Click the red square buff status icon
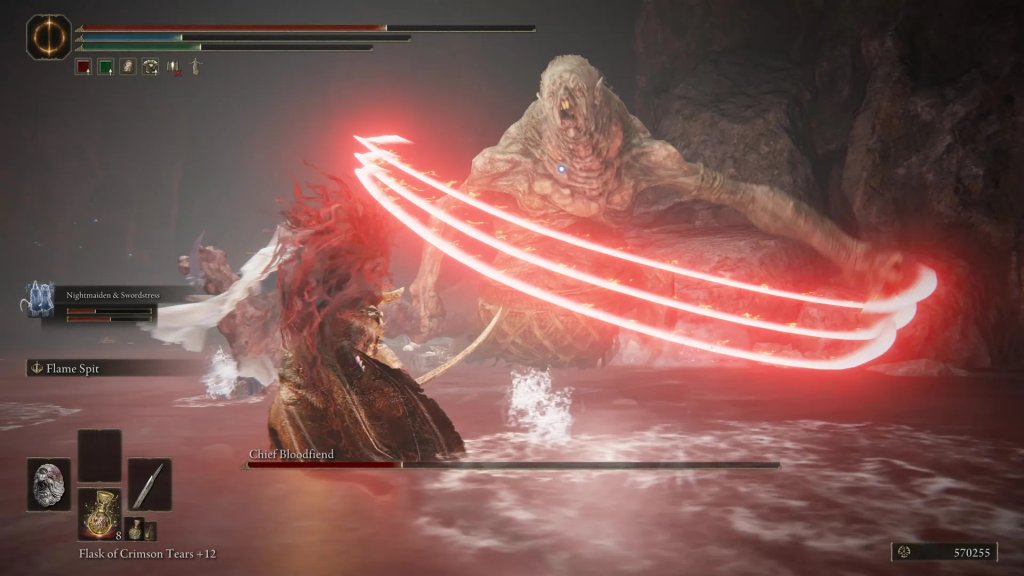The image size is (1024, 576). tap(83, 67)
